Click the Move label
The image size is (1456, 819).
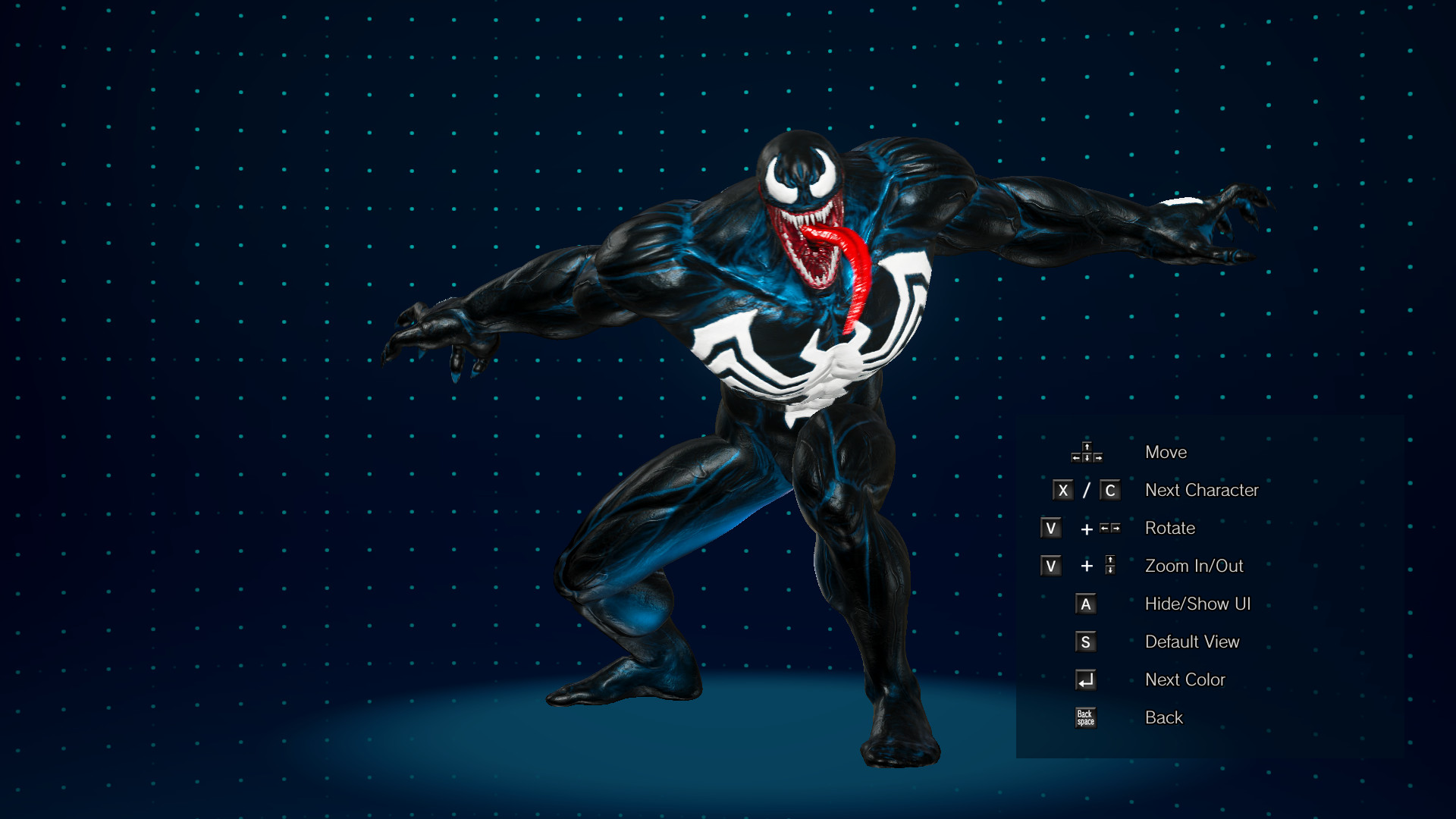tap(1166, 452)
